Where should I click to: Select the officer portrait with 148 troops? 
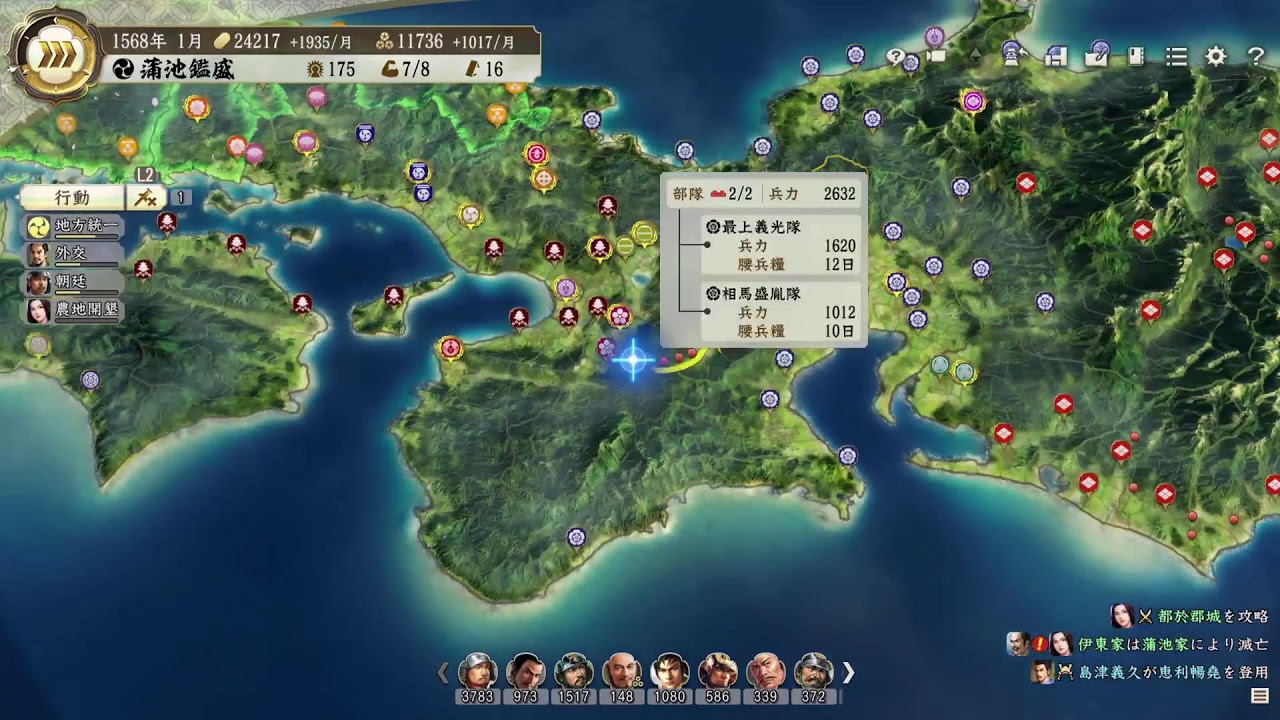click(621, 672)
